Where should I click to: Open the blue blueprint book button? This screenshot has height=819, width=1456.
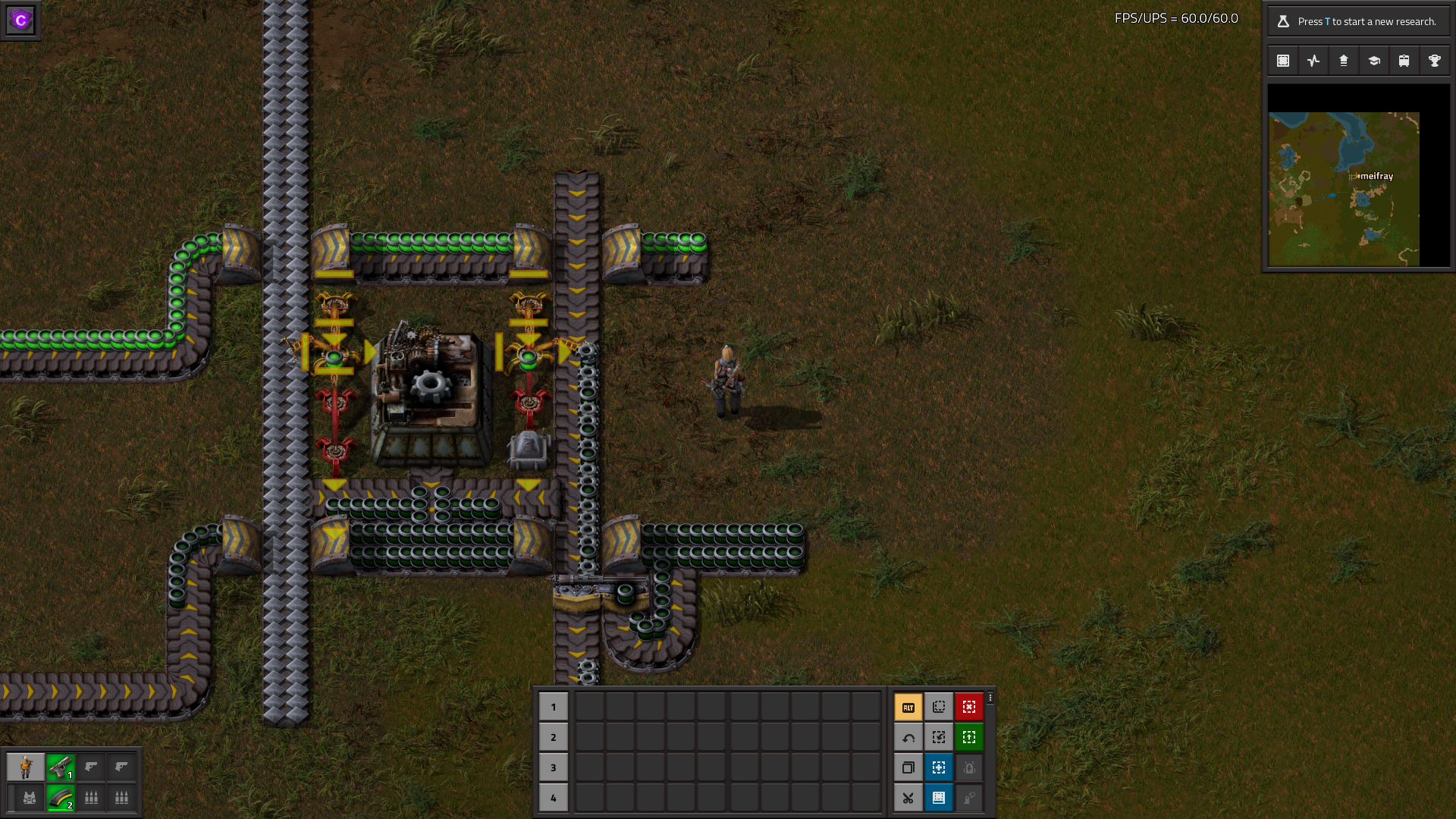click(939, 798)
